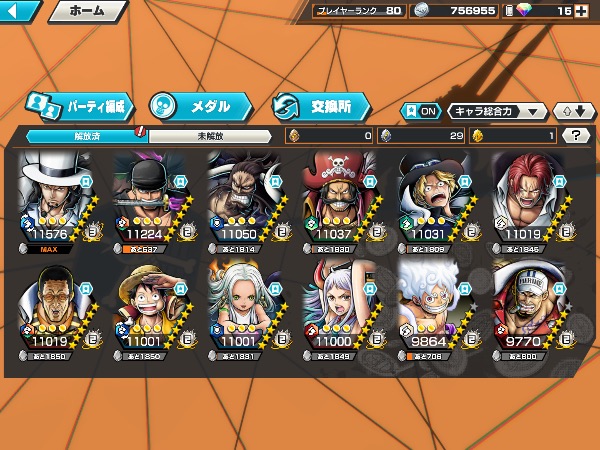Select the white-haired character rated 9864

pyautogui.click(x=437, y=308)
